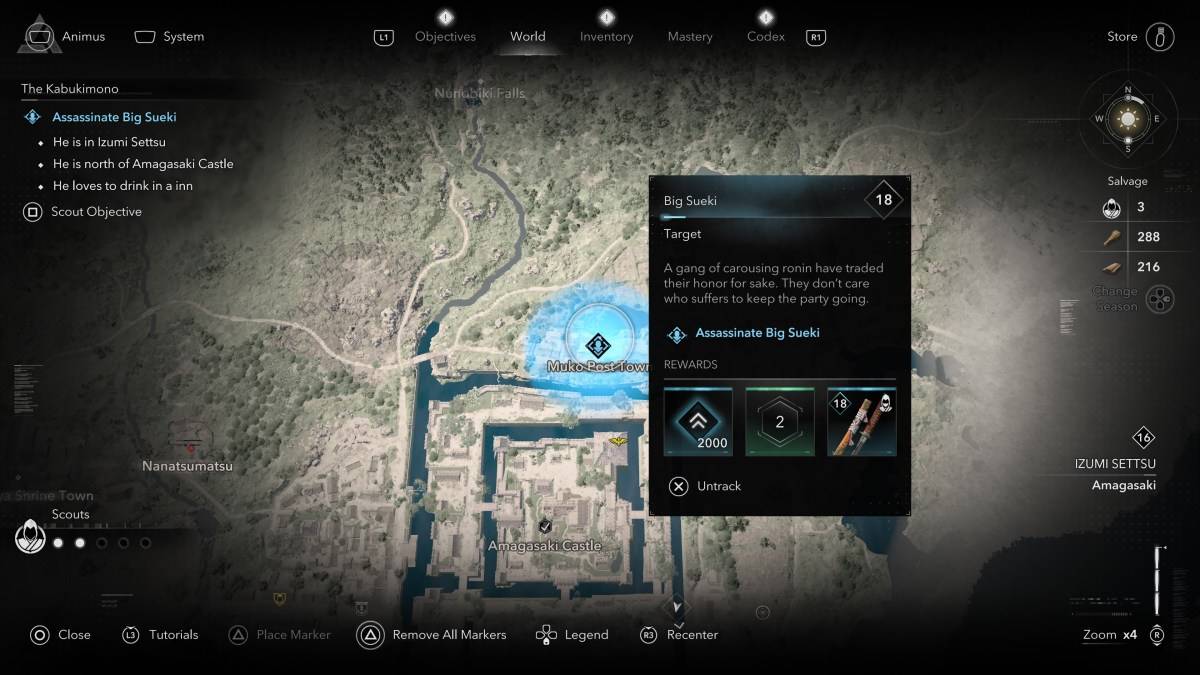
Task: Switch to the World tab
Action: pos(528,37)
